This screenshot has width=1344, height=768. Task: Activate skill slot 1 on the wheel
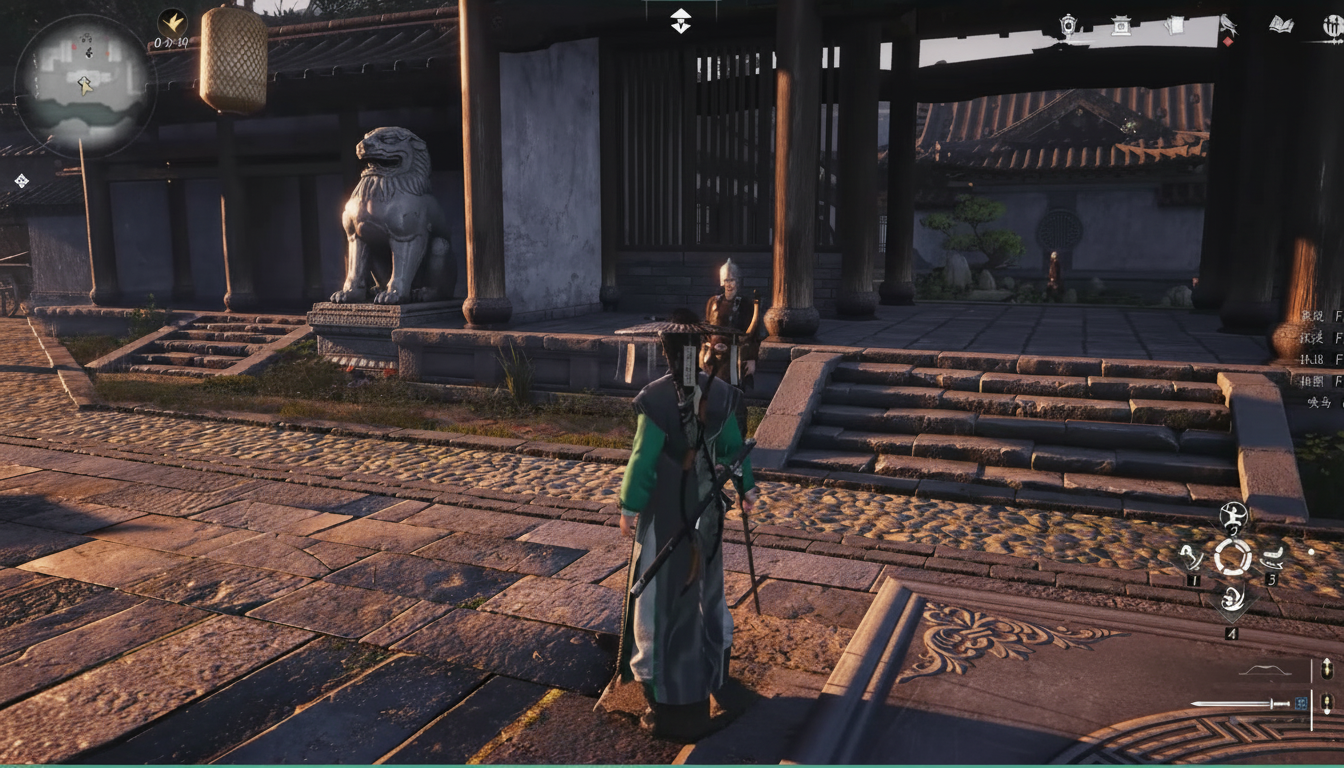1191,558
